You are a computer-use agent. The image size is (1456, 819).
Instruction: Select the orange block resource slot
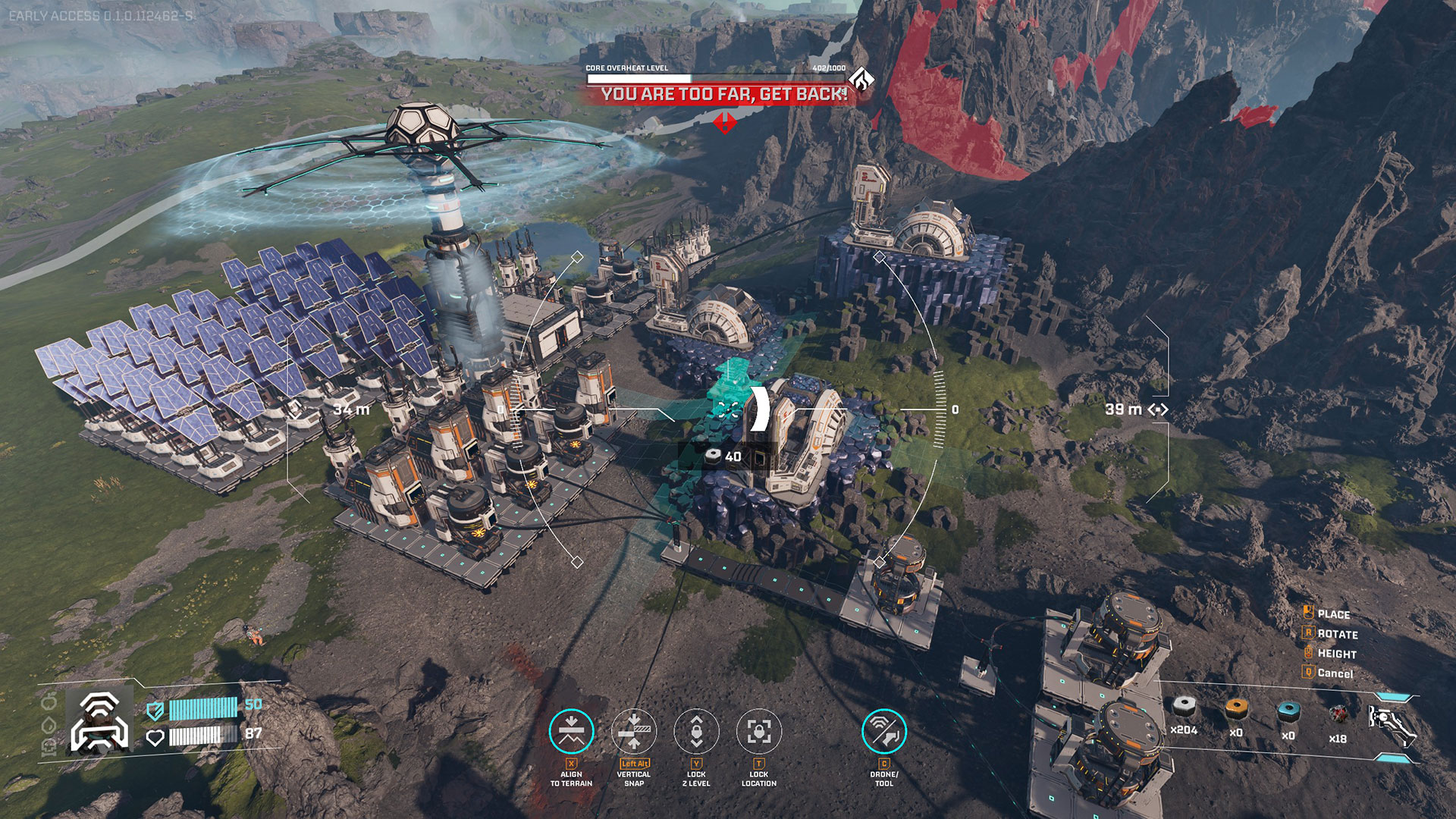coord(1236,710)
